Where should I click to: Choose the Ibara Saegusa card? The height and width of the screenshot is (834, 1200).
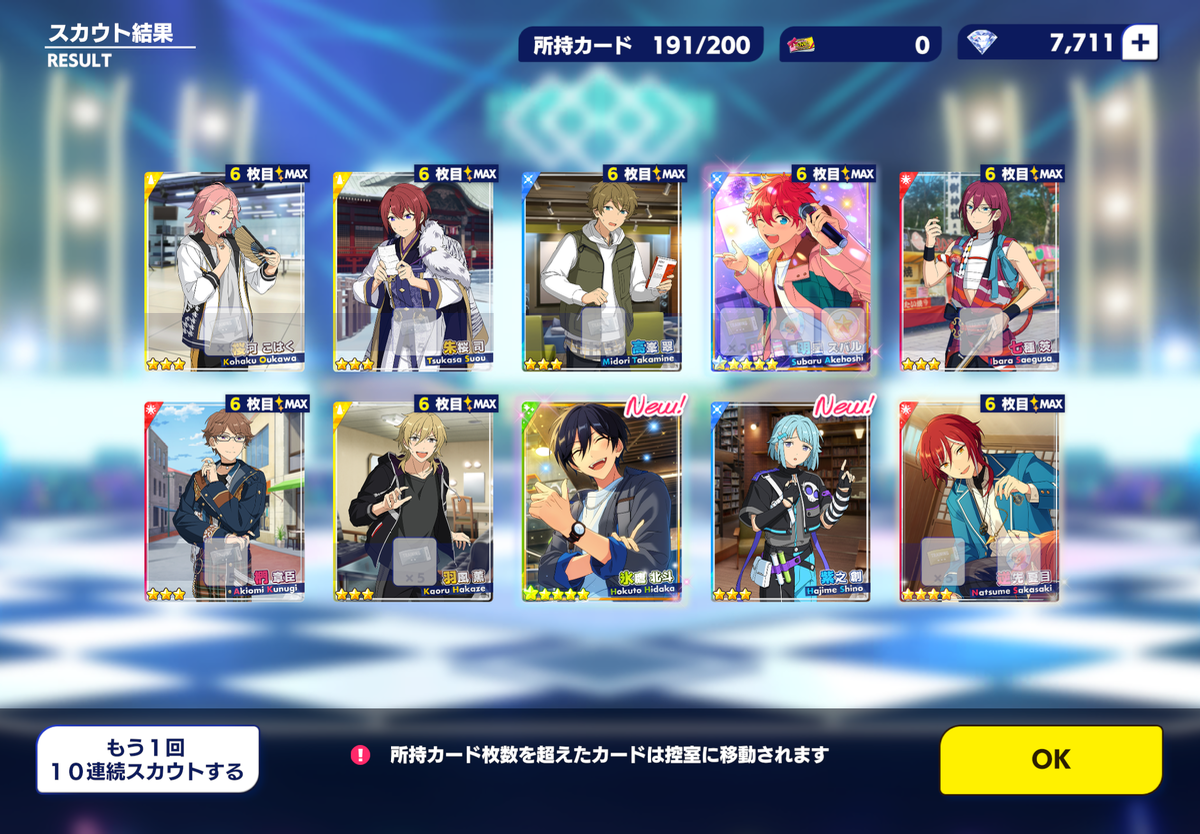[x=979, y=272]
